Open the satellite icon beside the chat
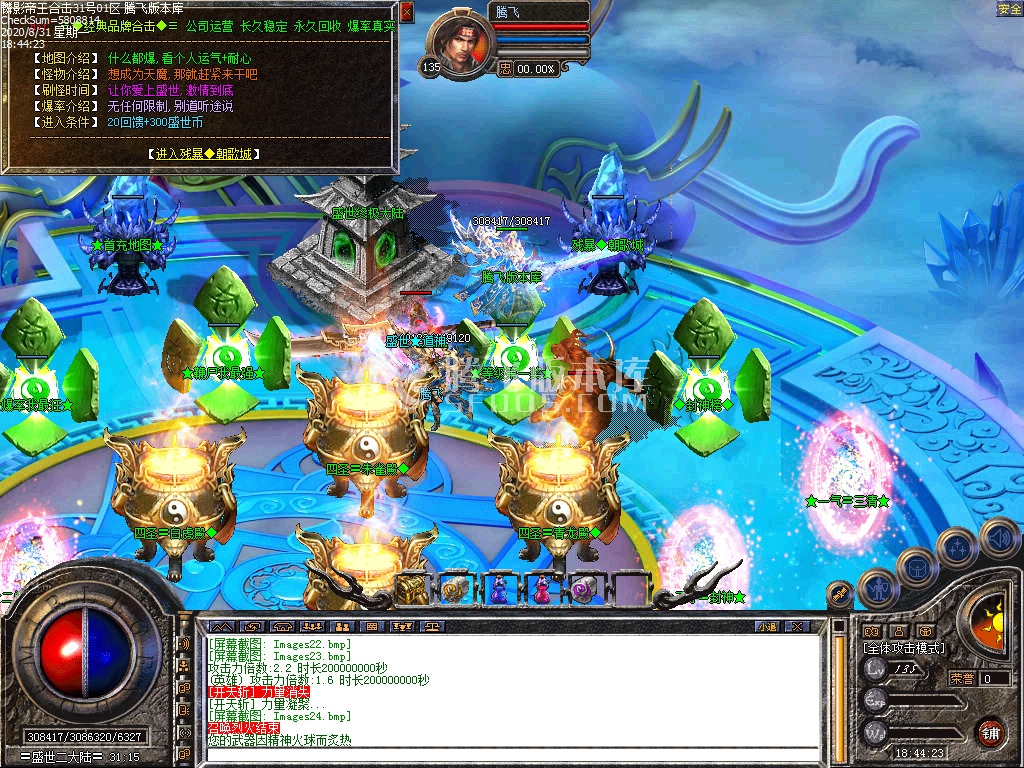Image resolution: width=1024 pixels, height=768 pixels. 840,594
